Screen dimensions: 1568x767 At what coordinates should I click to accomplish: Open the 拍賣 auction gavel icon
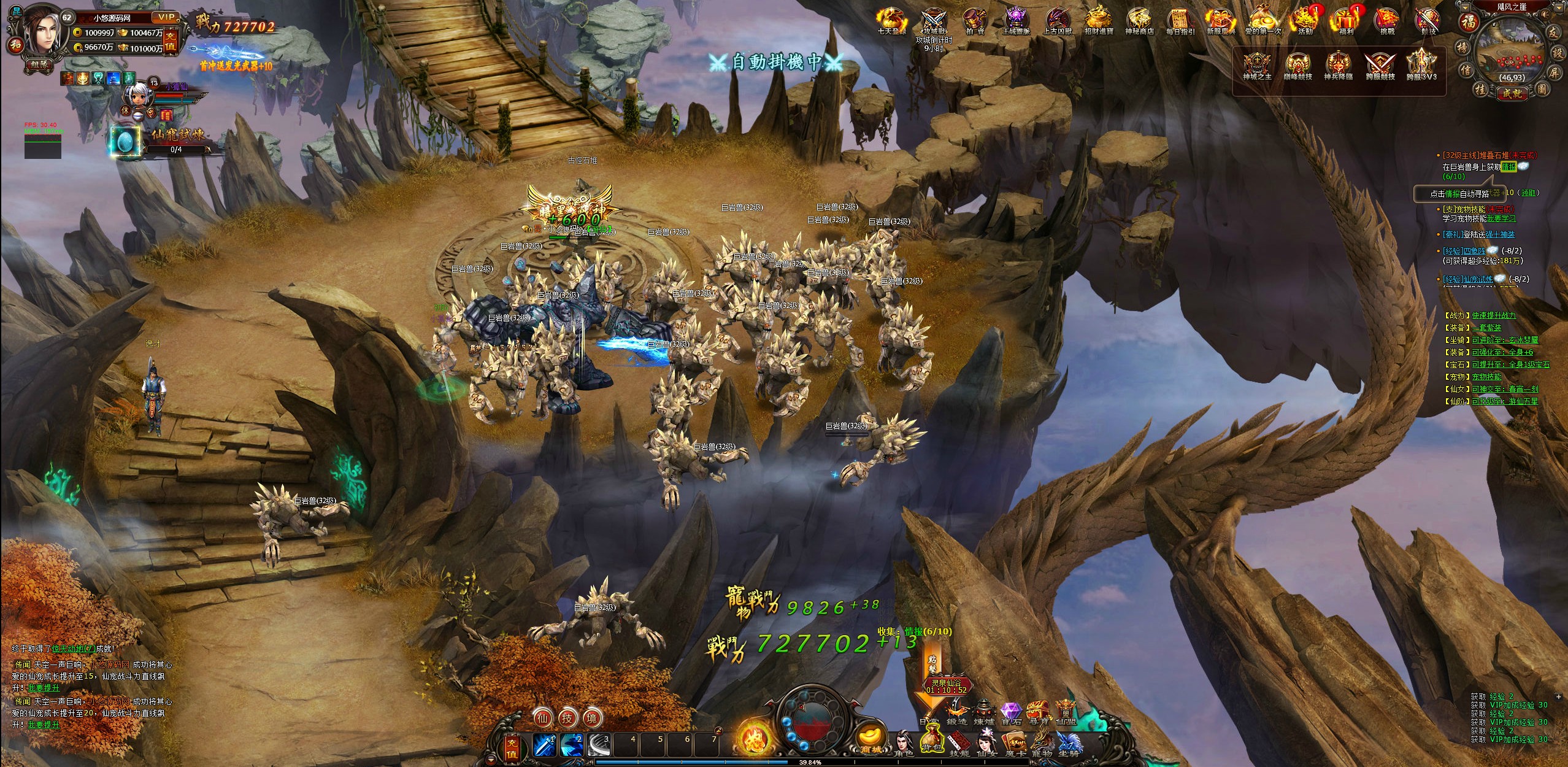pyautogui.click(x=974, y=21)
